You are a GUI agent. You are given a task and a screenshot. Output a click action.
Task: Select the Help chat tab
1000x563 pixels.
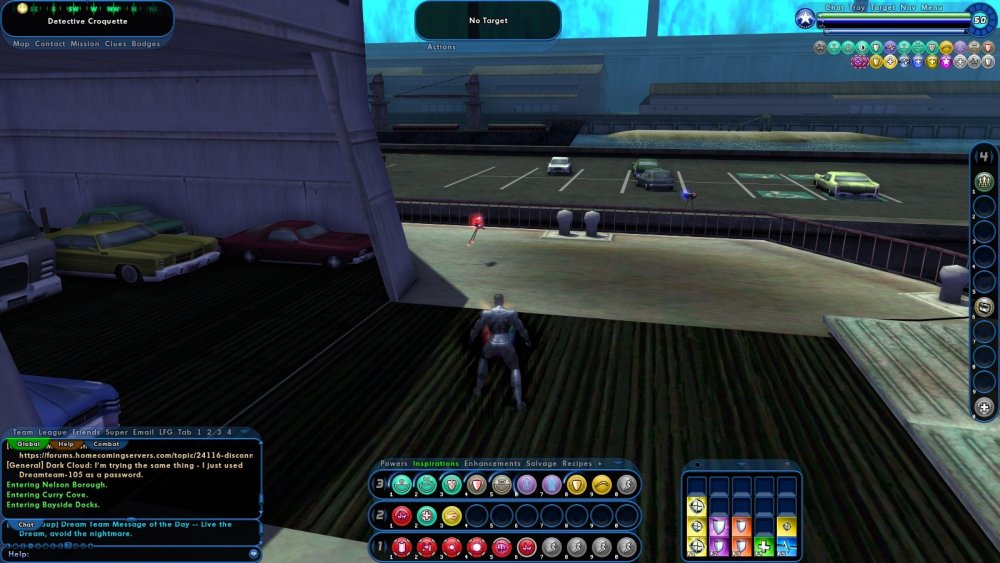point(66,443)
